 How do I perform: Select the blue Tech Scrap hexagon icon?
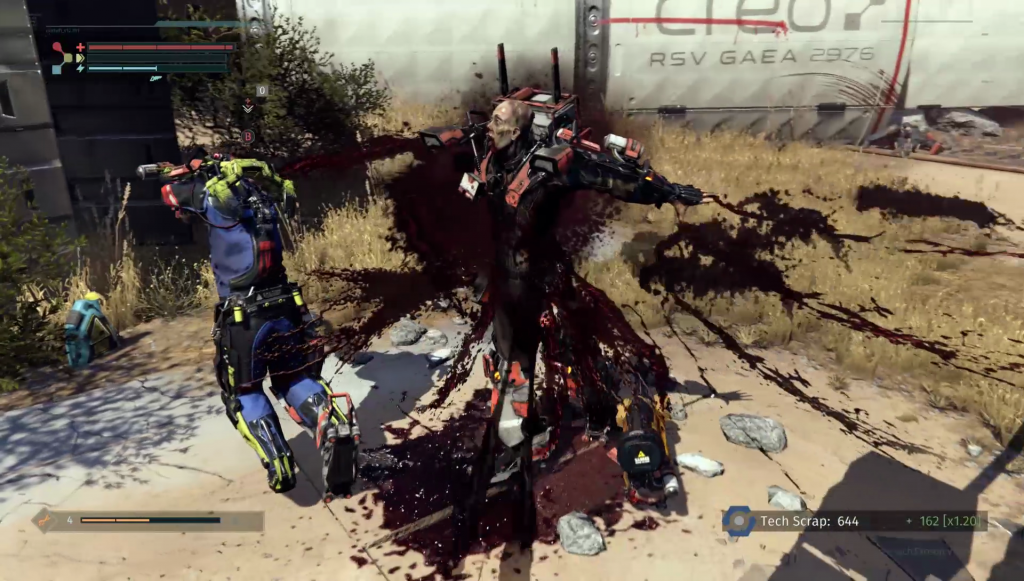pyautogui.click(x=738, y=521)
